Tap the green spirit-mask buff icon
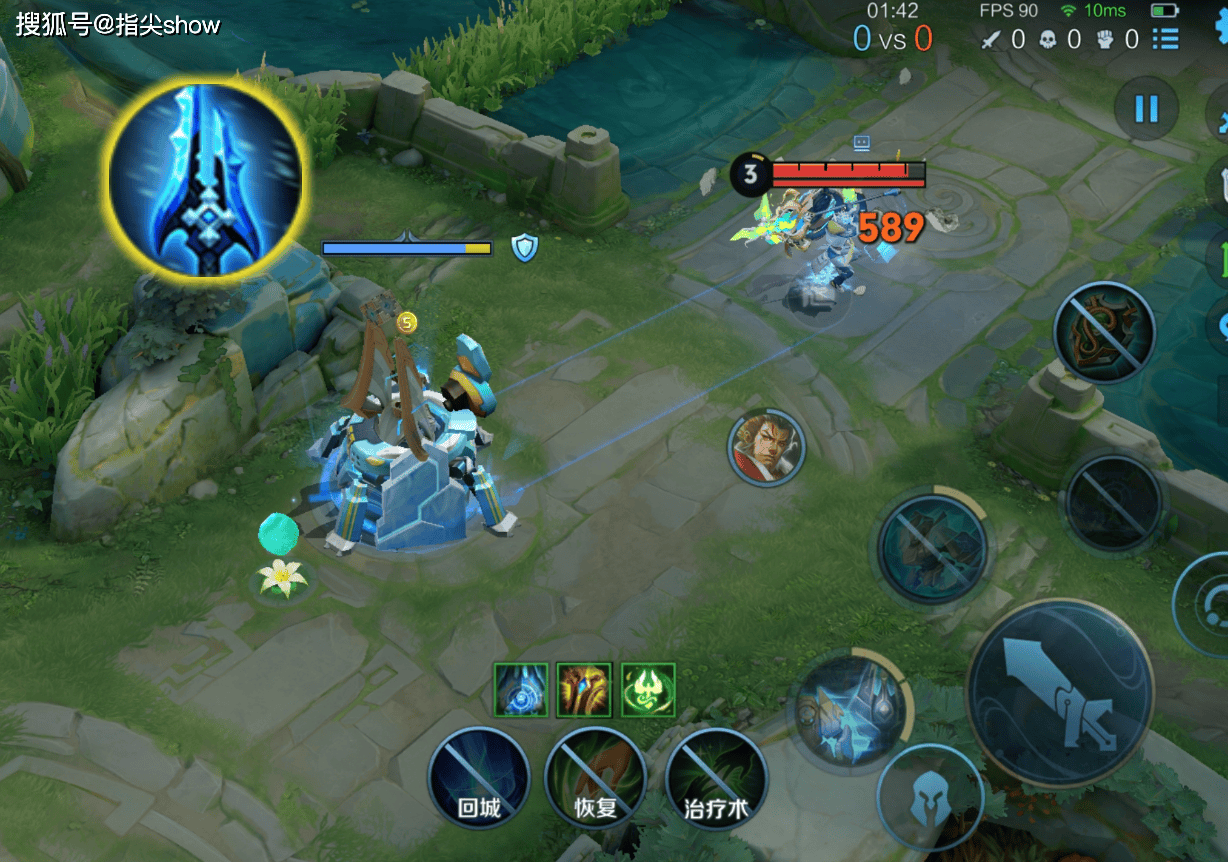Screen dimensions: 1228x862 point(648,690)
